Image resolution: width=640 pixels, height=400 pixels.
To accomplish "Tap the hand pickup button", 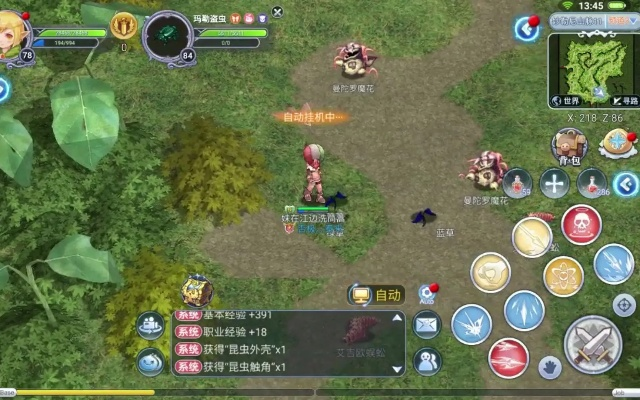I will click(549, 367).
